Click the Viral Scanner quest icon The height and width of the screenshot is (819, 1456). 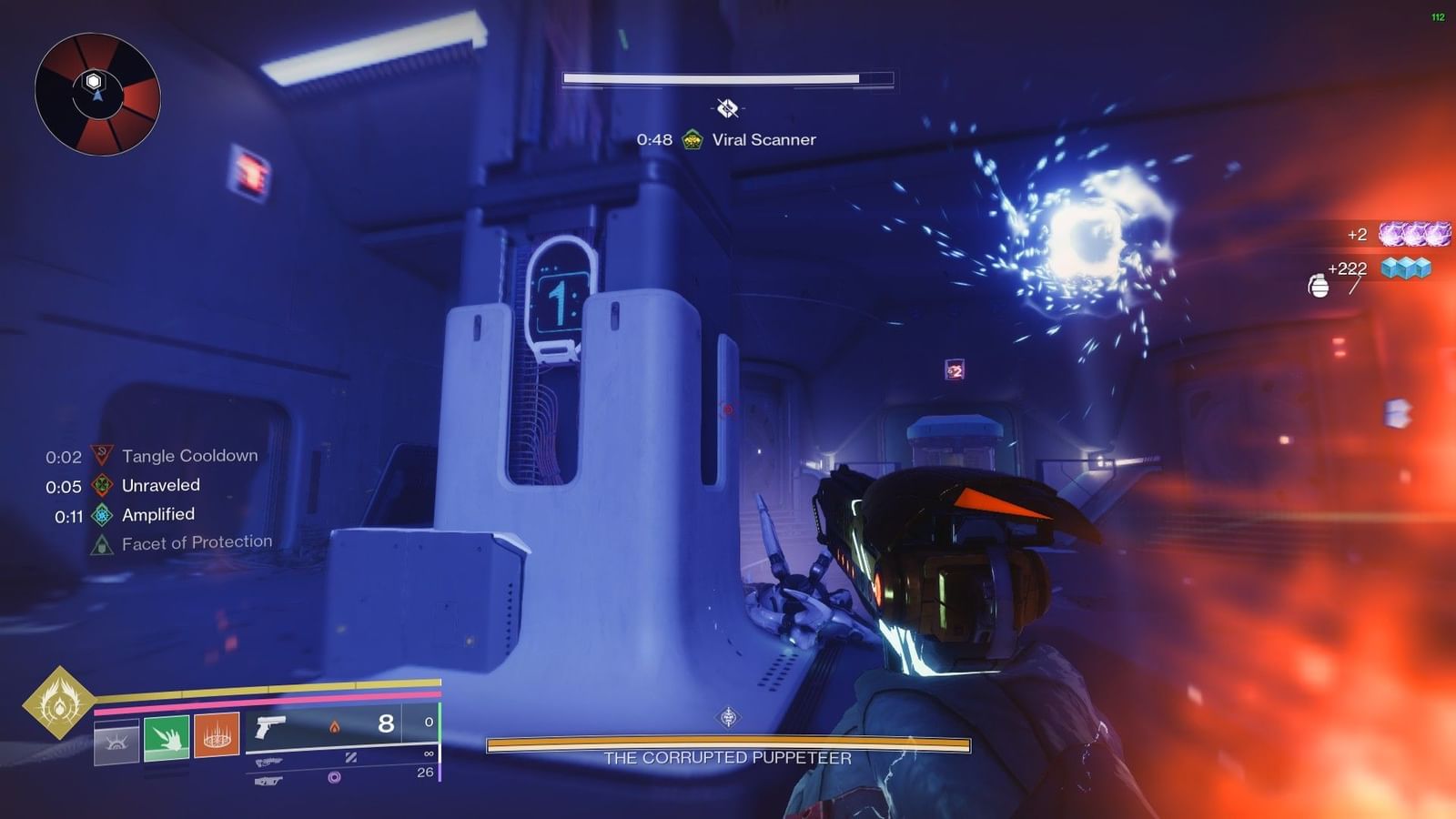click(x=693, y=140)
